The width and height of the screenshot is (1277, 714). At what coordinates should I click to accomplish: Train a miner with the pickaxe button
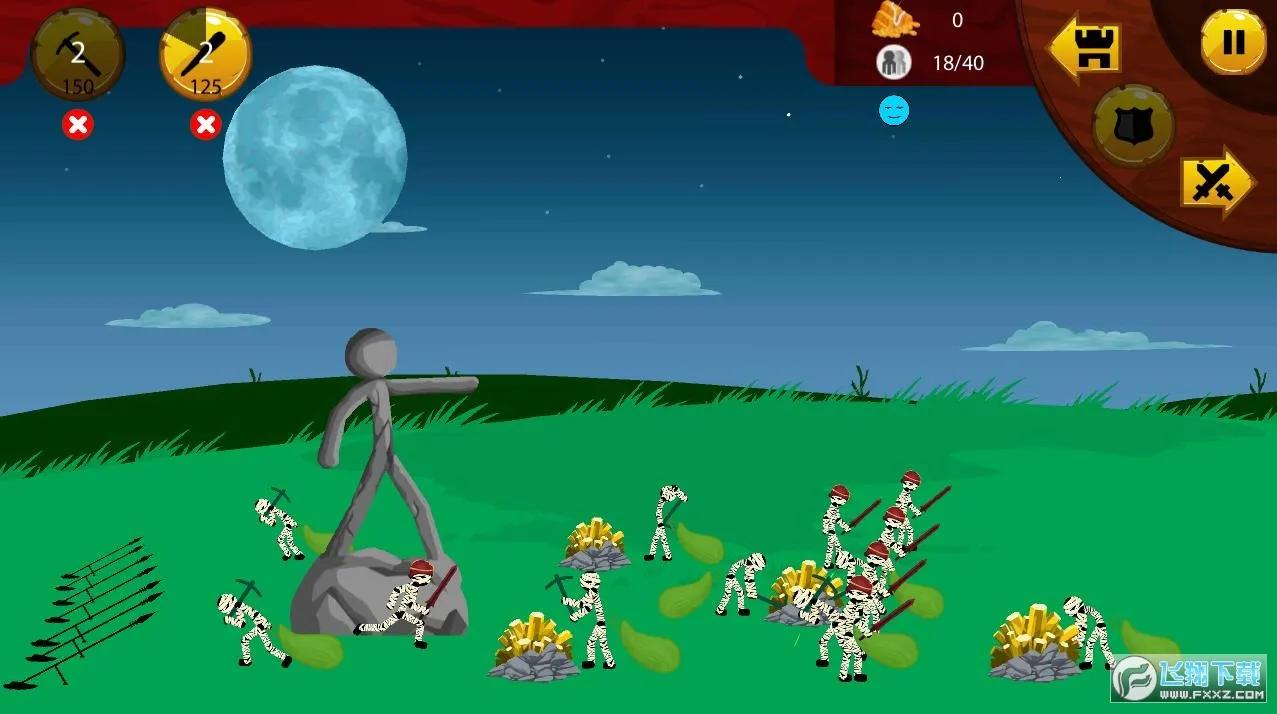[78, 55]
